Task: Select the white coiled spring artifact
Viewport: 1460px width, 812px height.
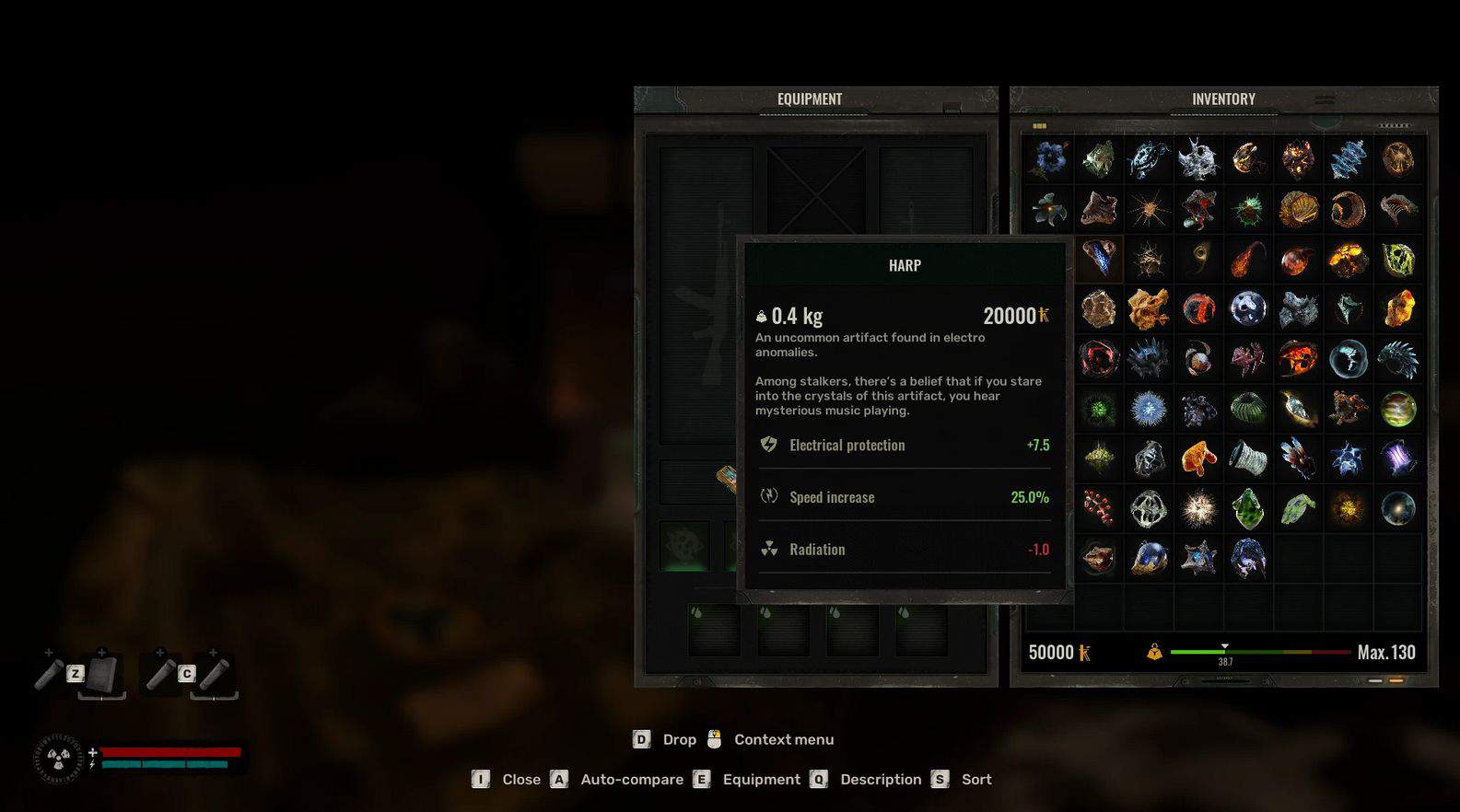Action: coord(1248,458)
